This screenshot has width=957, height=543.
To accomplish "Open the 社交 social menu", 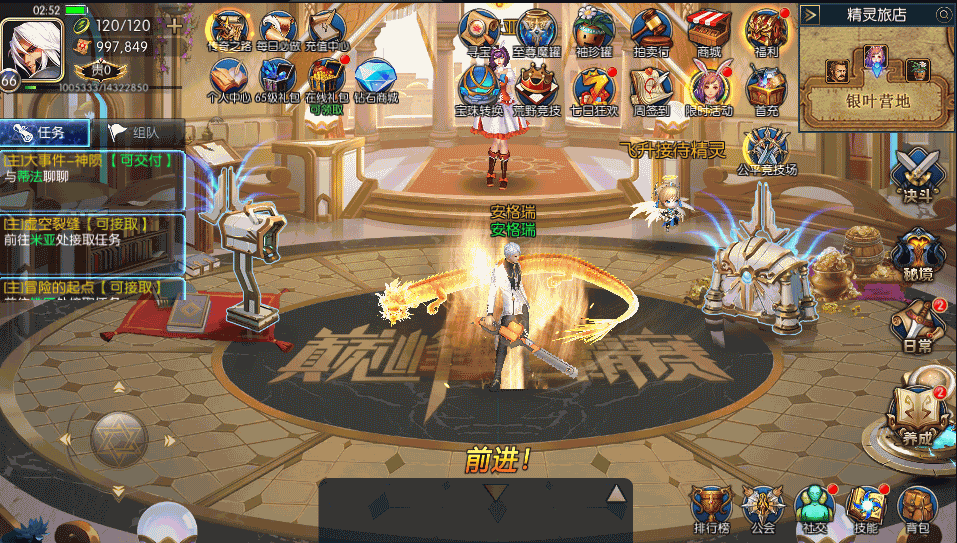I will click(x=814, y=507).
